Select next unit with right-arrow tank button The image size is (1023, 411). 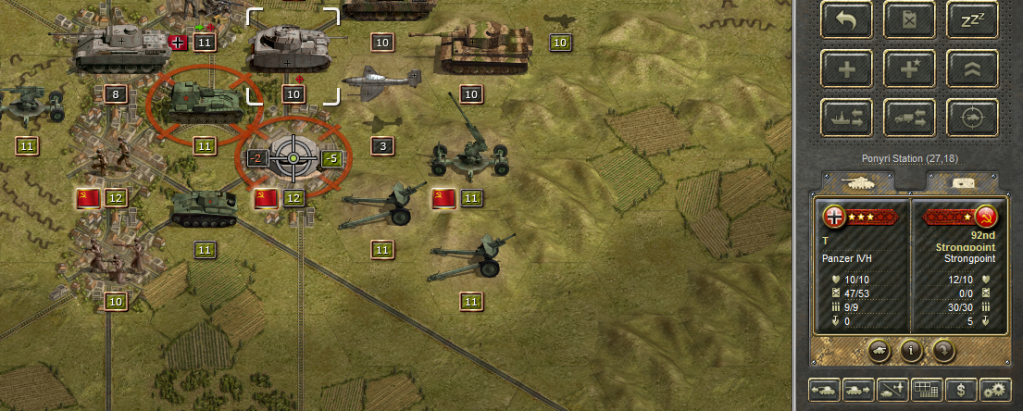coord(858,389)
